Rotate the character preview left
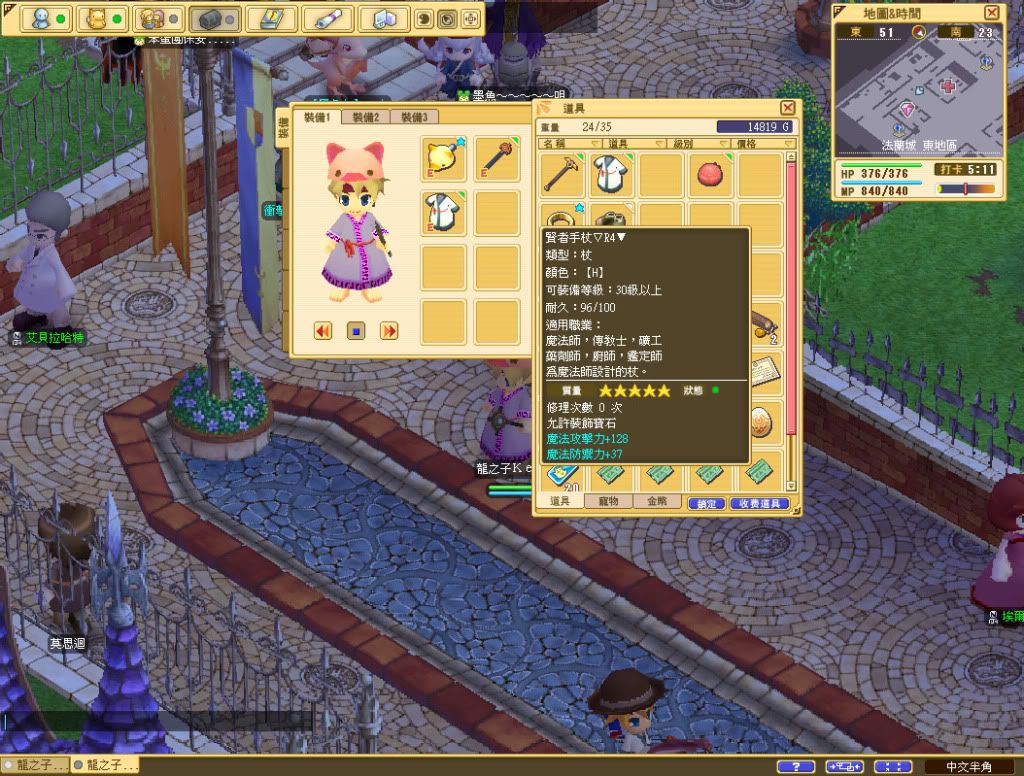 323,330
